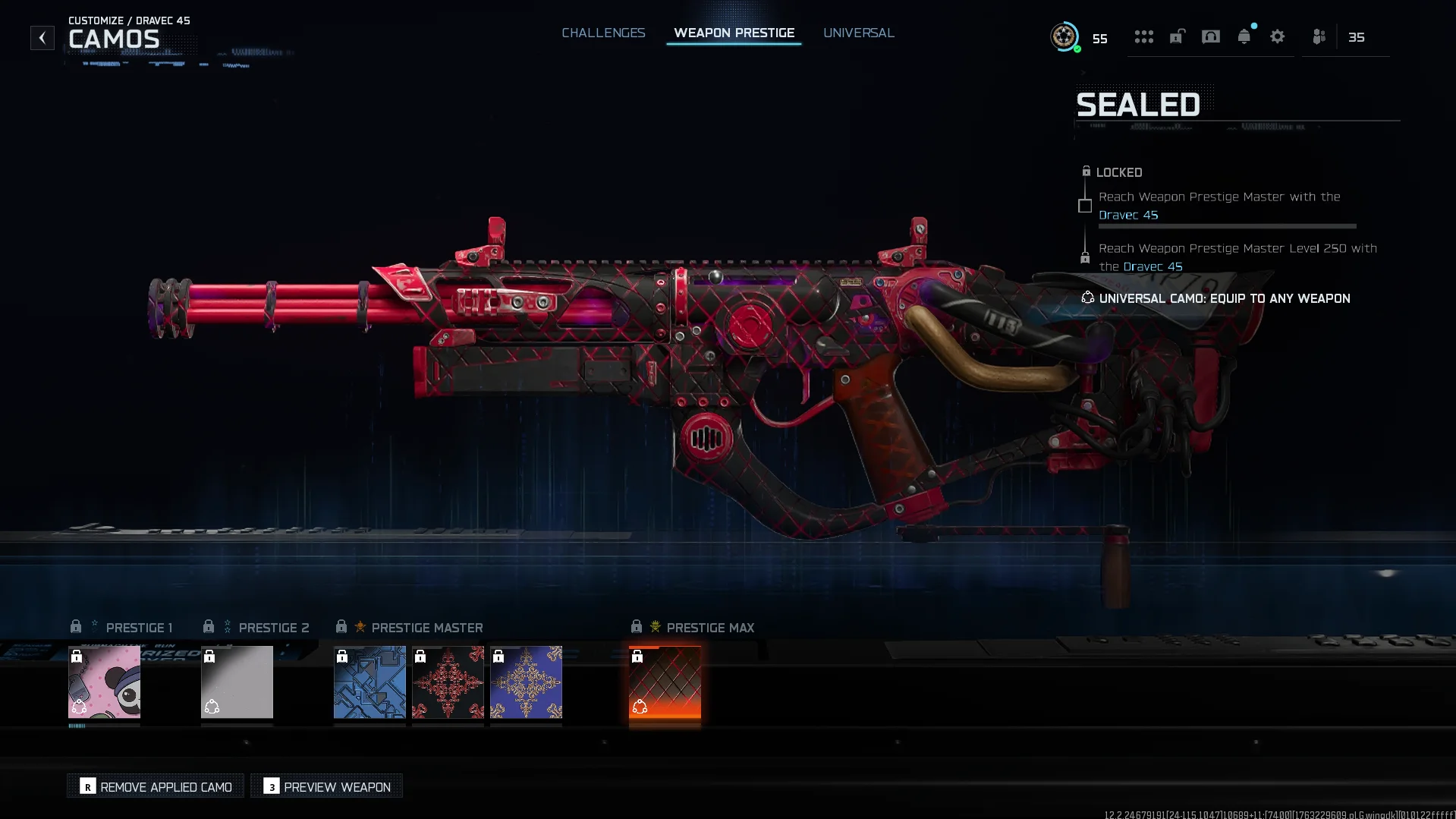Image resolution: width=1456 pixels, height=819 pixels.
Task: Select the pink panda Prestige 1 camo
Action: tap(104, 682)
